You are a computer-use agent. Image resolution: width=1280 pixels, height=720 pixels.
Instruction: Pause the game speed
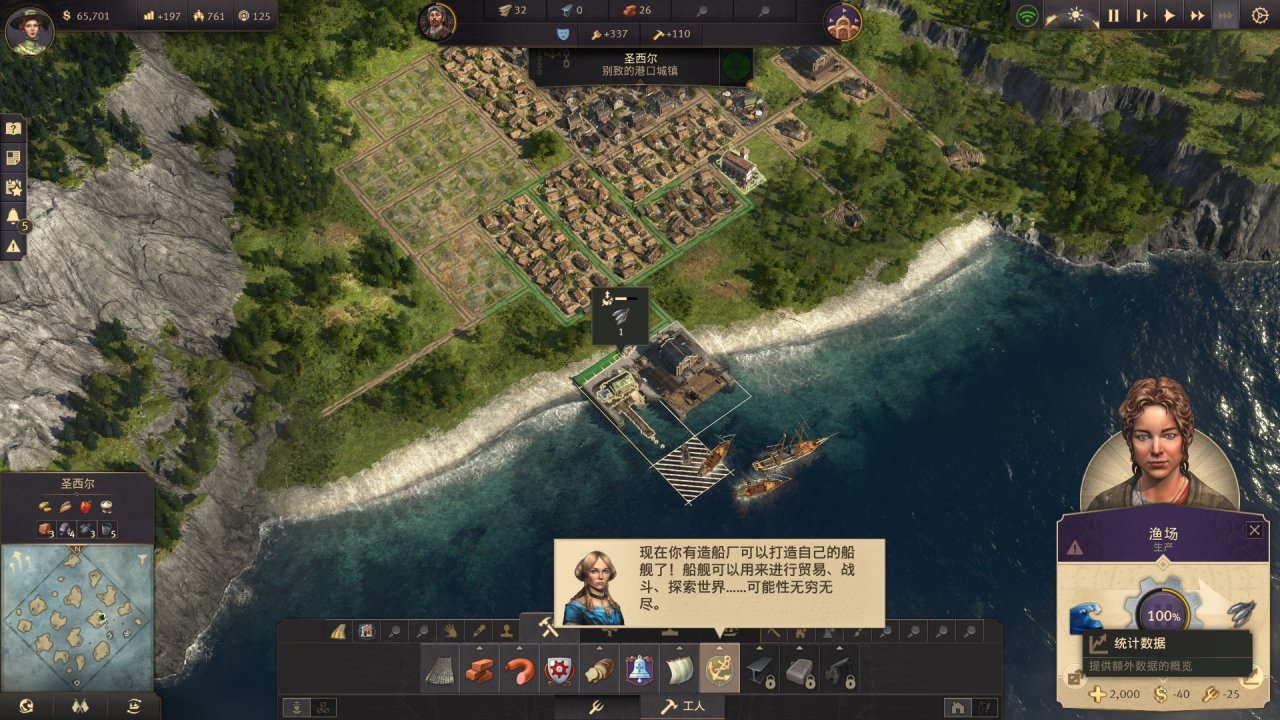(1113, 16)
